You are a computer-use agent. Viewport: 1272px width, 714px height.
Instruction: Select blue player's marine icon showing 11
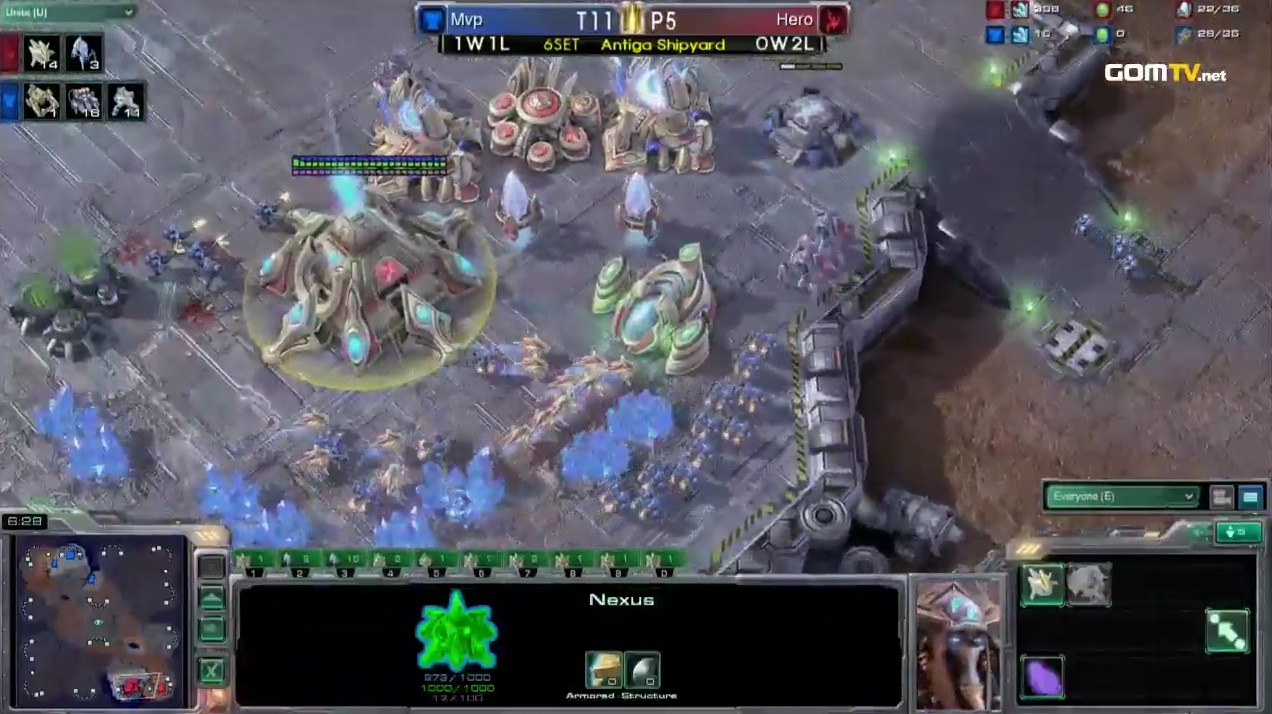click(x=125, y=101)
